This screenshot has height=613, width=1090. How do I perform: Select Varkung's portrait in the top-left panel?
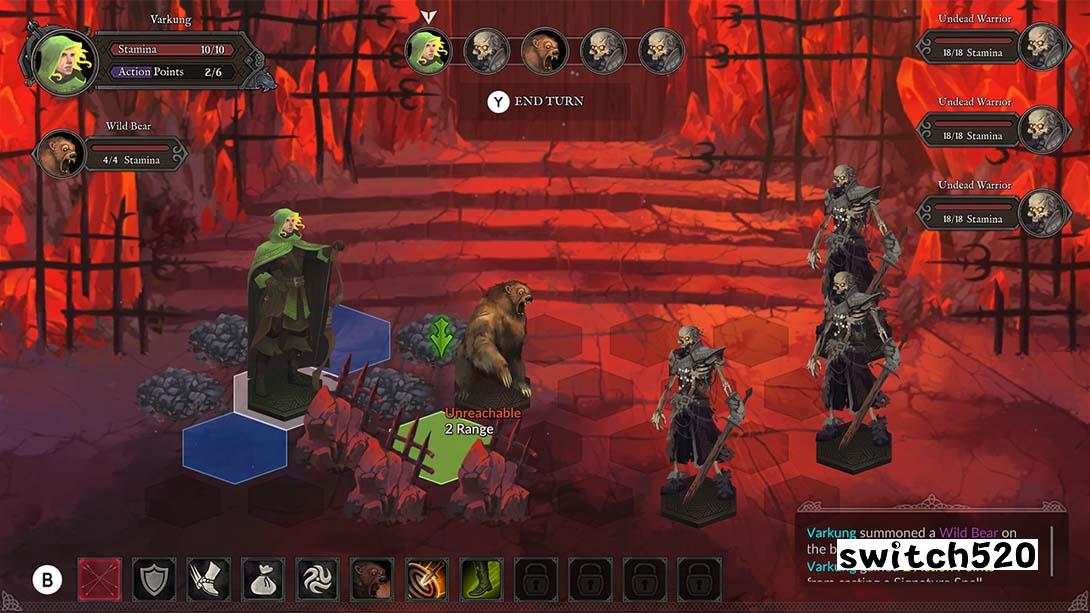[62, 60]
